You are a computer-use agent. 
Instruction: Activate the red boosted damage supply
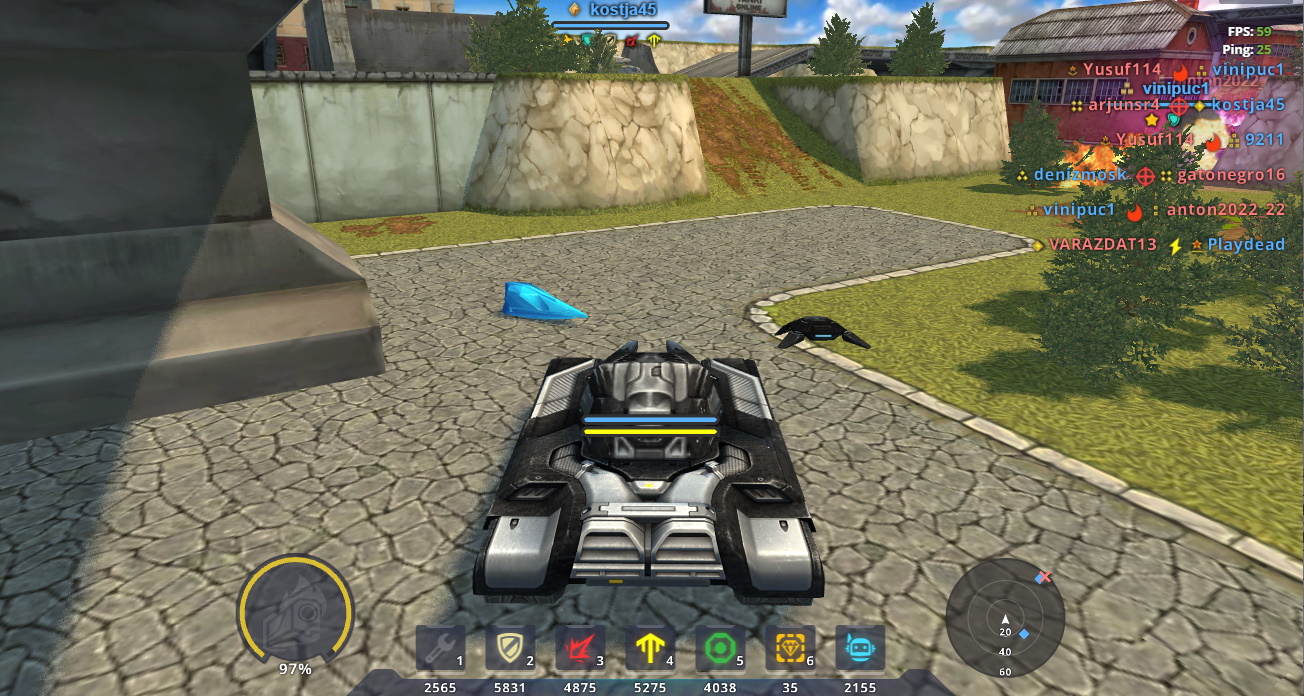[580, 649]
